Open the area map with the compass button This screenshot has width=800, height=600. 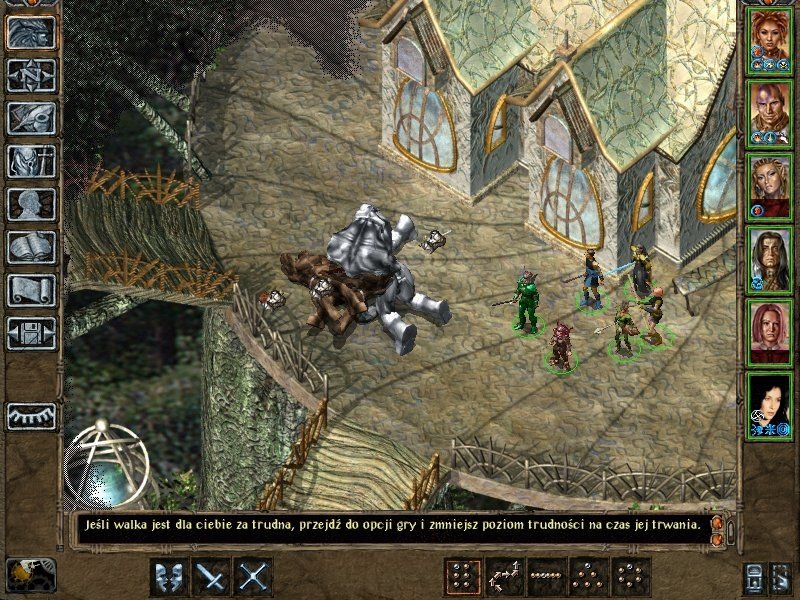[31, 75]
